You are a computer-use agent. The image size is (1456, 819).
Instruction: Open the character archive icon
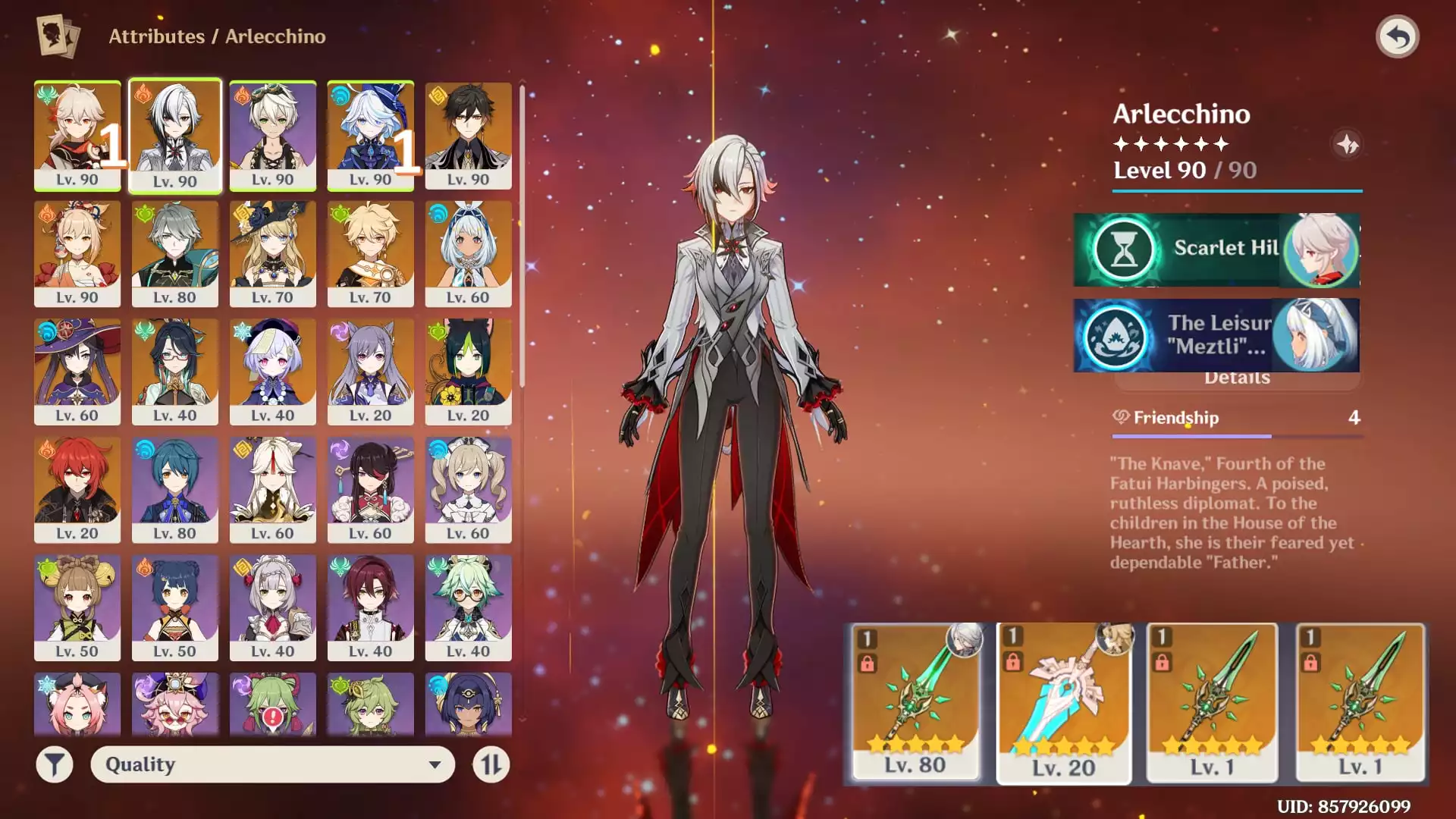pos(58,36)
